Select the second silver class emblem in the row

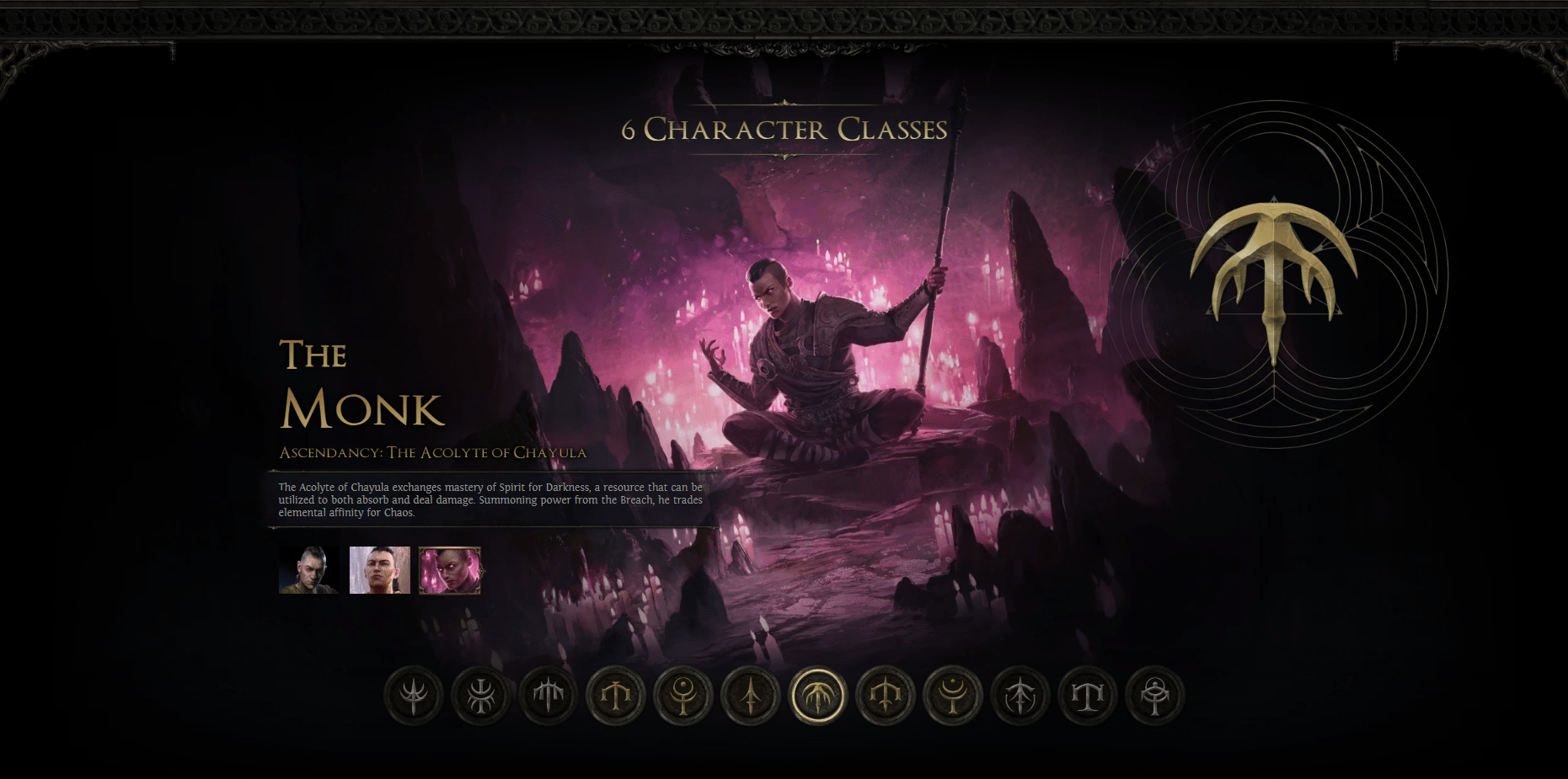tap(480, 696)
